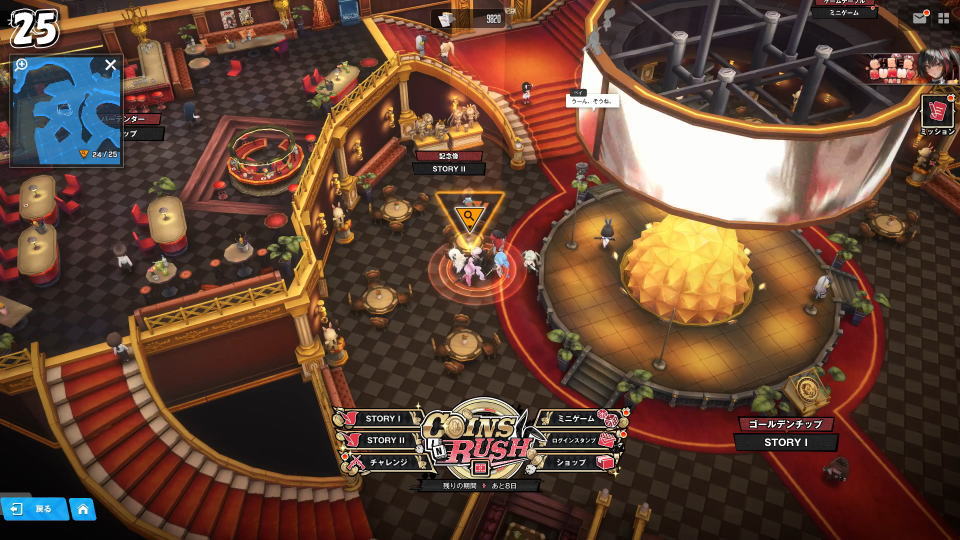The width and height of the screenshot is (960, 540).
Task: Go to the home screen via house icon
Action: pos(83,509)
